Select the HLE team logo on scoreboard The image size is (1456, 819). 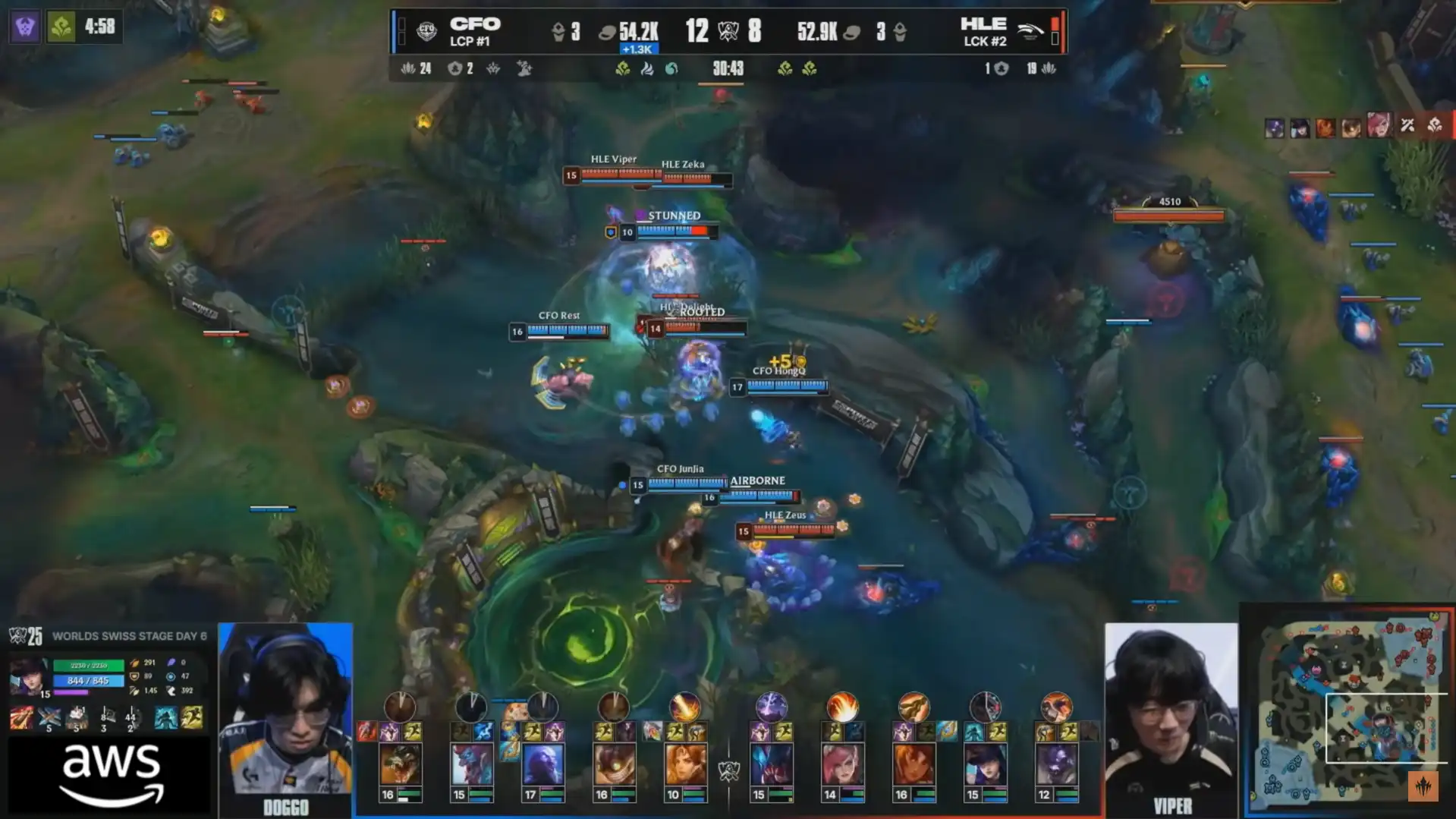tap(1030, 31)
